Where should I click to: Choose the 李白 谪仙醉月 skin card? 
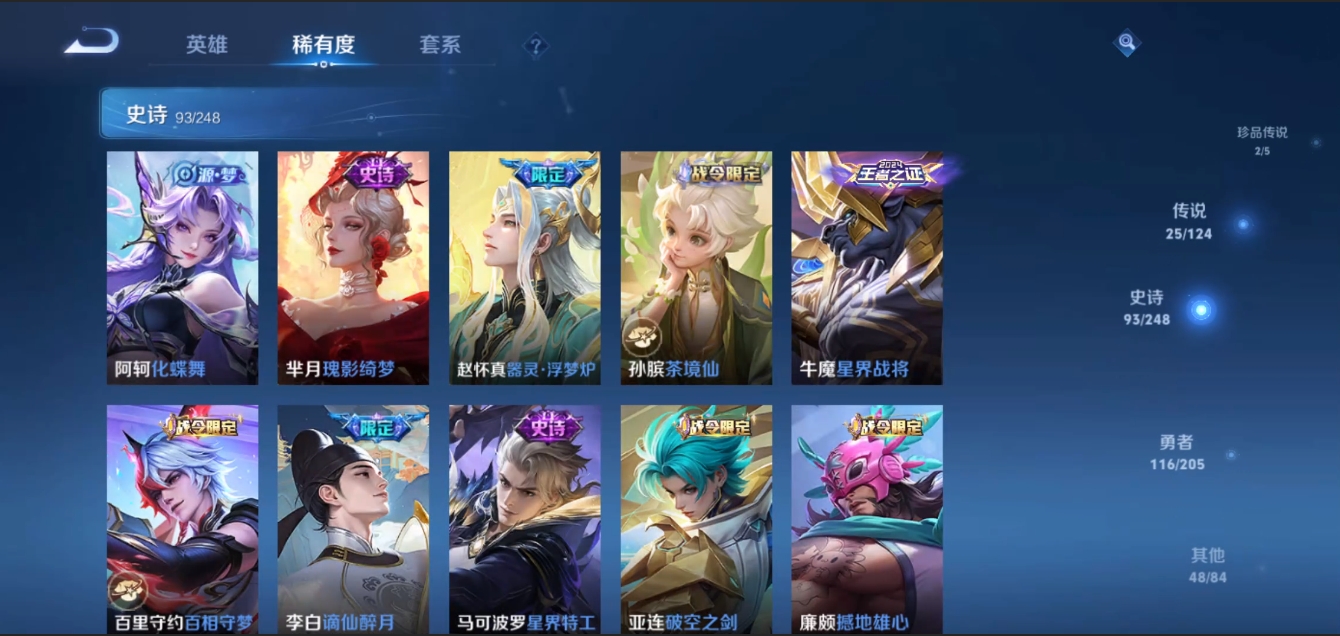click(x=353, y=520)
